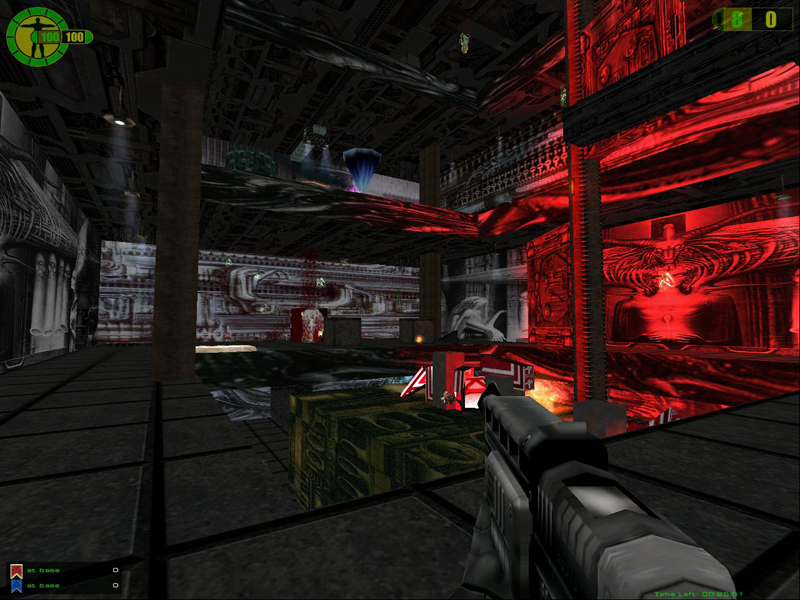Click the blue team flag icon
Screen dimensions: 800x600
pyautogui.click(x=15, y=586)
